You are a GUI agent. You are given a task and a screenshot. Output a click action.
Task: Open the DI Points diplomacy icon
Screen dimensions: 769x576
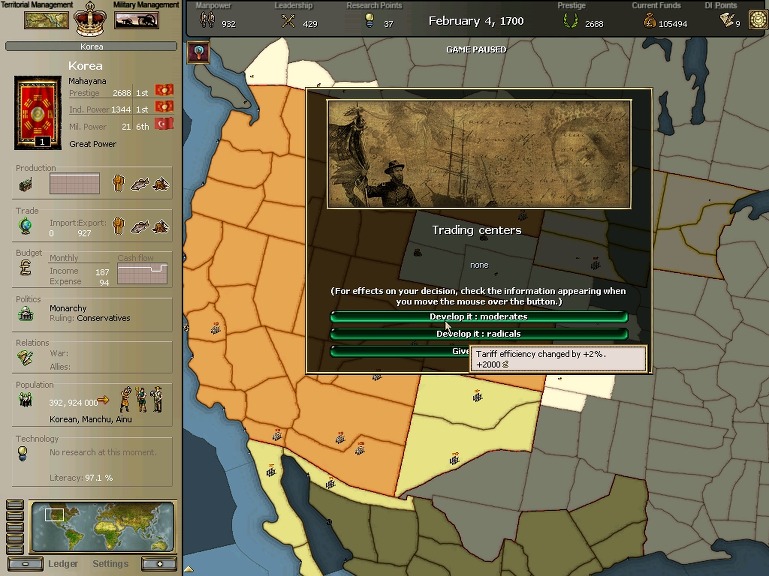(x=756, y=21)
